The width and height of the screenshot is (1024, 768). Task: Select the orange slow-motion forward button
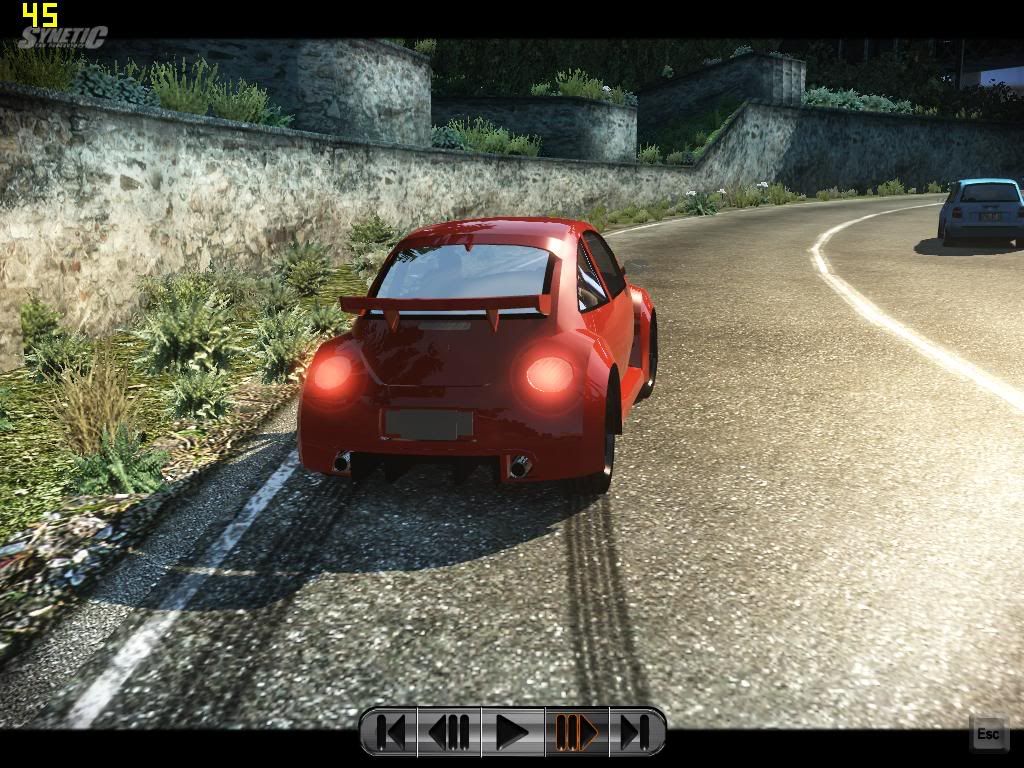(x=576, y=732)
